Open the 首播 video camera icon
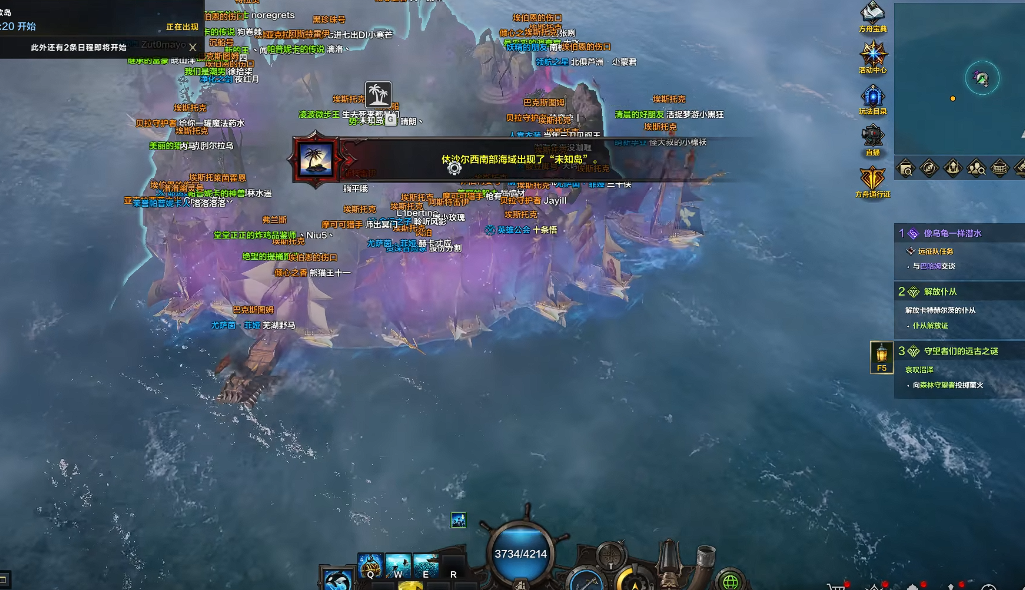Screen dimensions: 1025x590 click(873, 137)
